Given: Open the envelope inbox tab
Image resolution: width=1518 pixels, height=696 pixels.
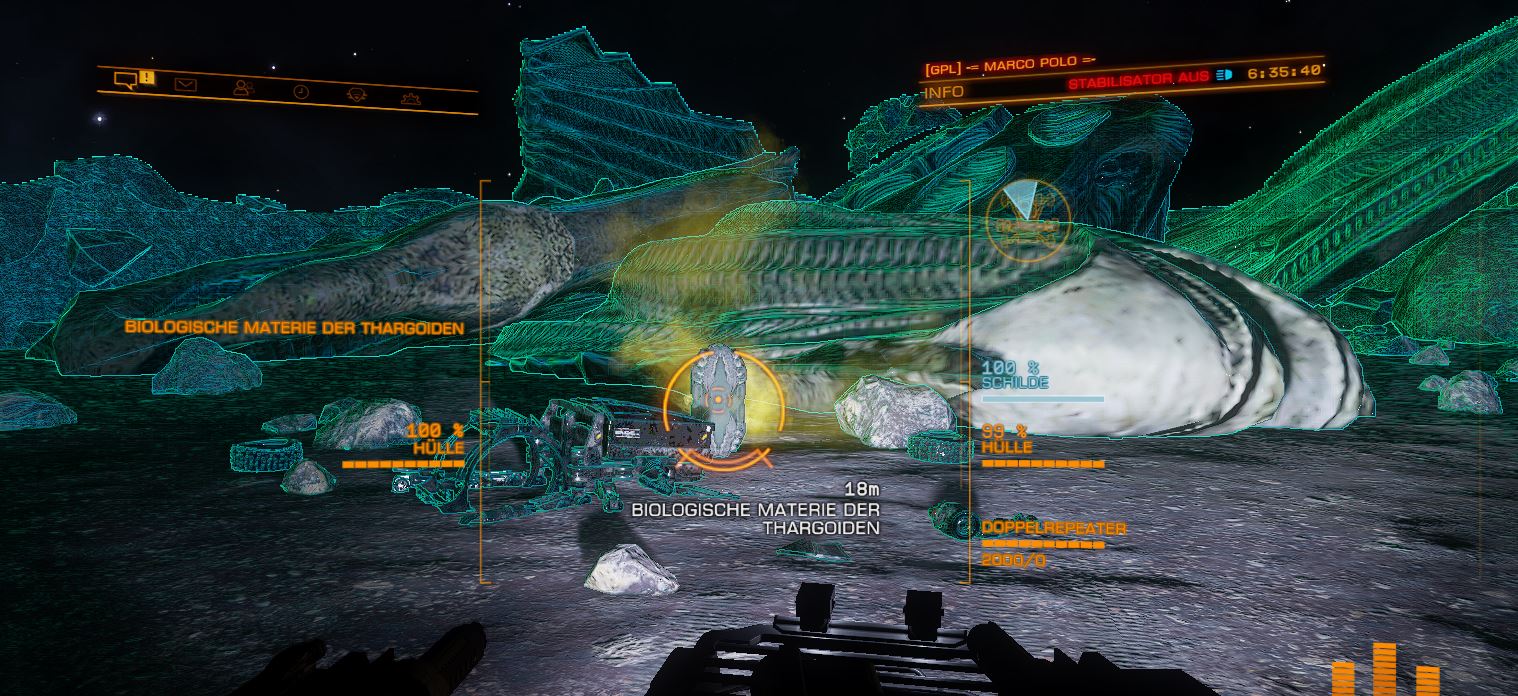Looking at the screenshot, I should [185, 85].
